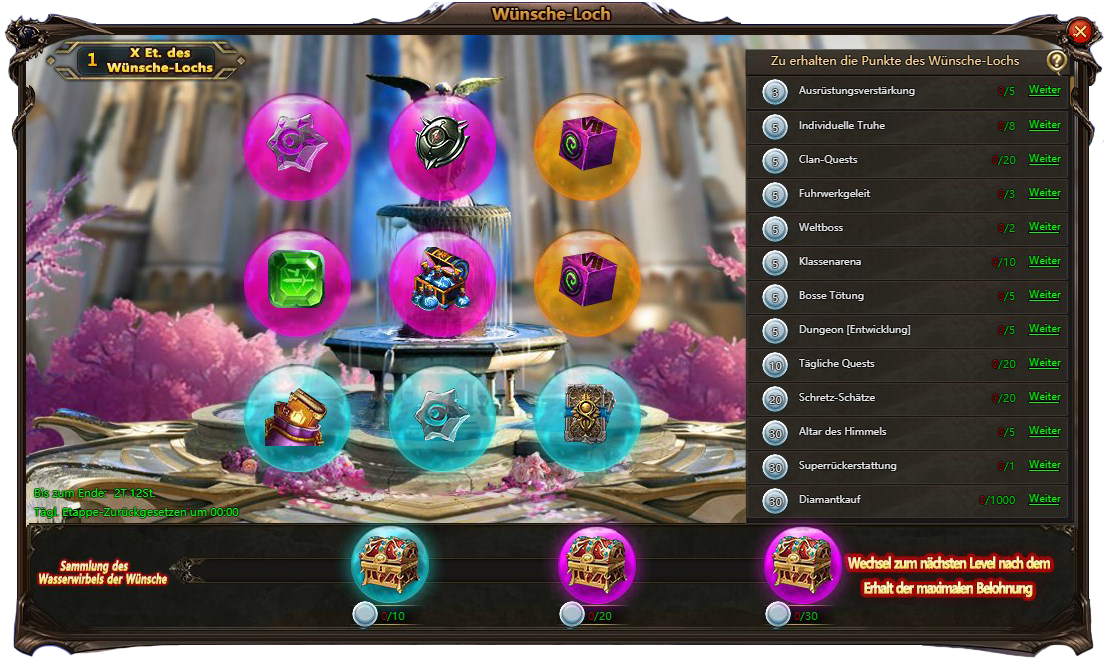Image resolution: width=1104 pixels, height=660 pixels.
Task: Claim the 30-point reward chest
Action: tap(802, 565)
